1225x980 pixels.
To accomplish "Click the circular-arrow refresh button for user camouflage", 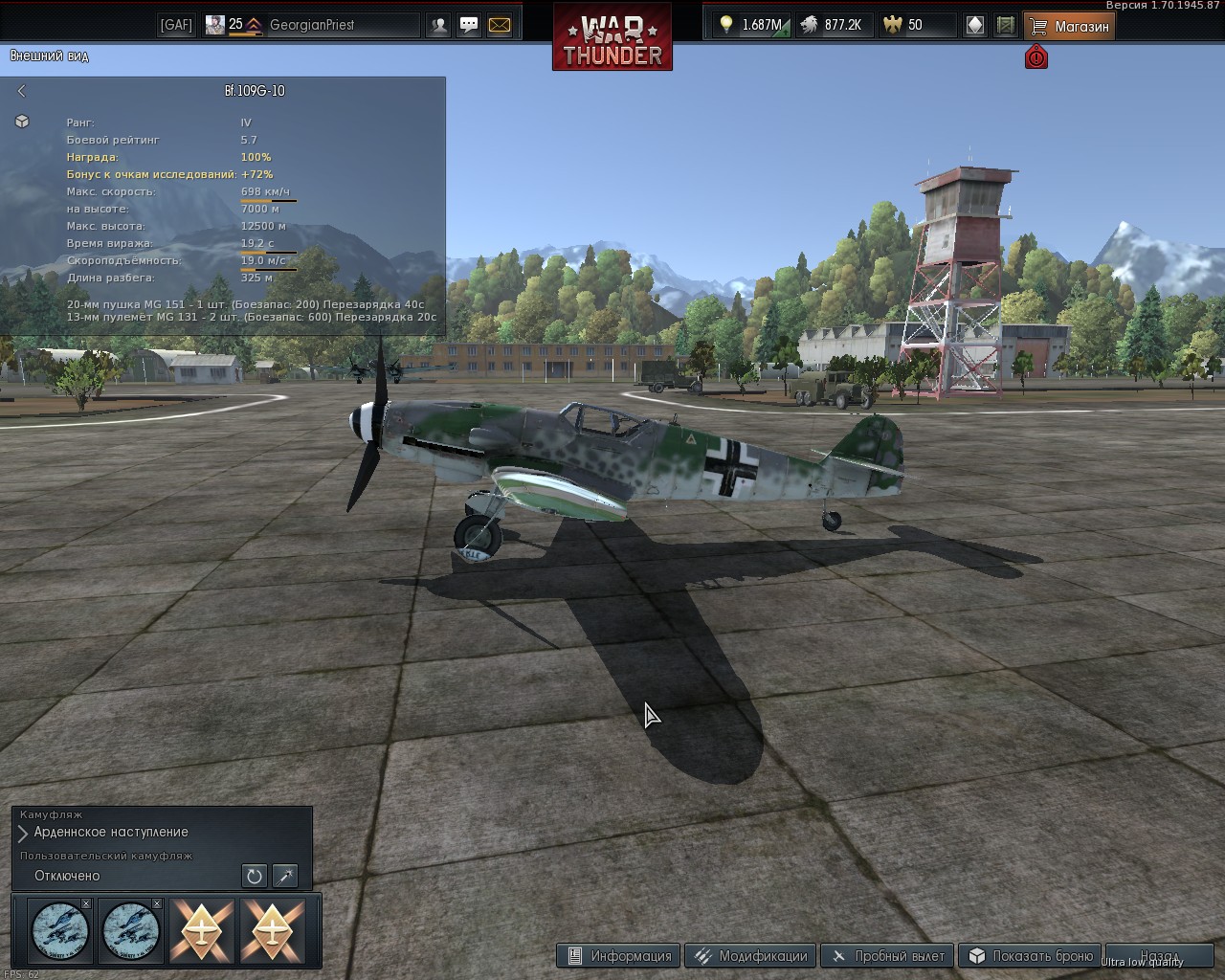I will click(254, 876).
